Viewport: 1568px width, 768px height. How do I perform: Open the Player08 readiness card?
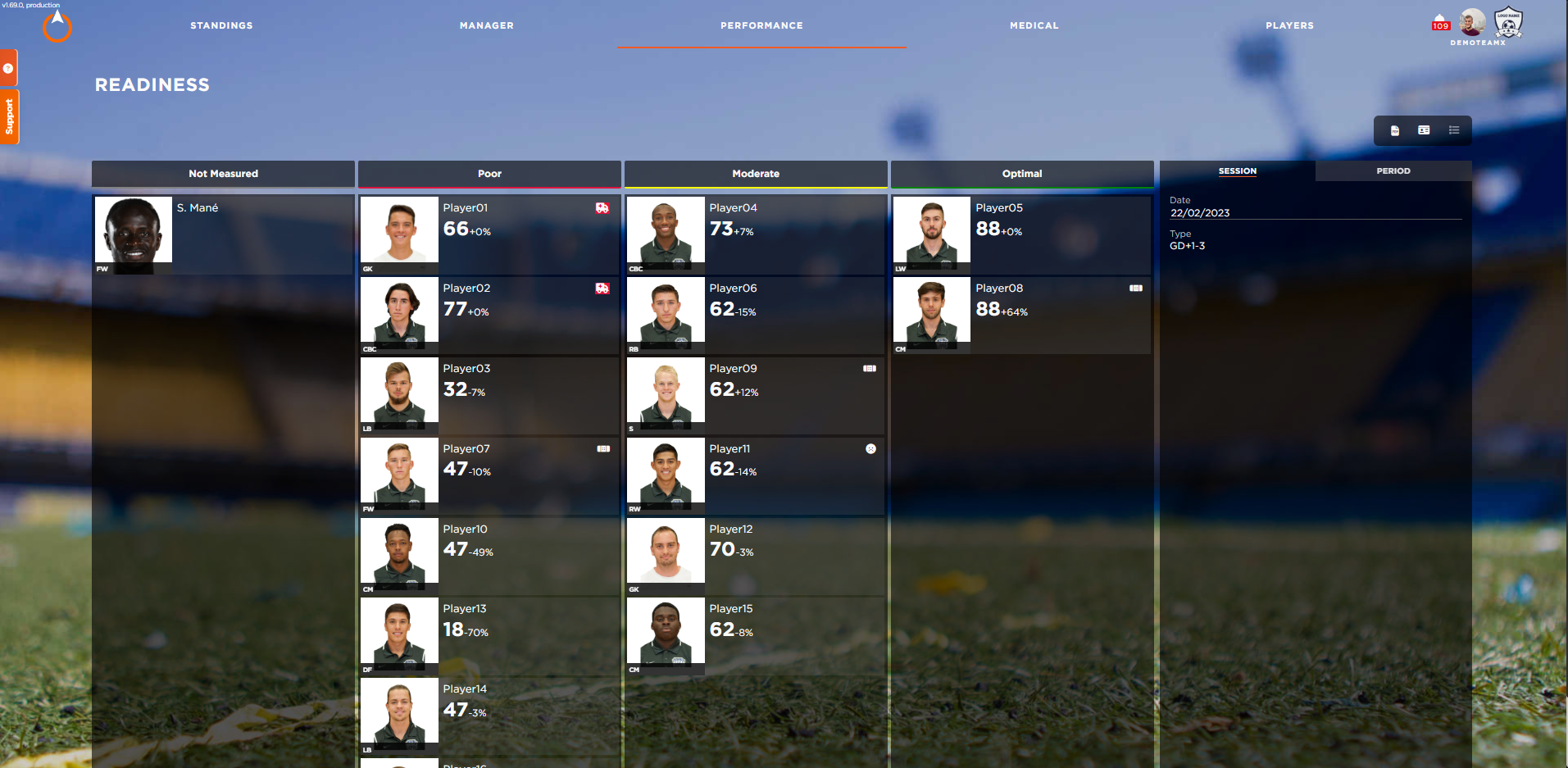click(1021, 315)
